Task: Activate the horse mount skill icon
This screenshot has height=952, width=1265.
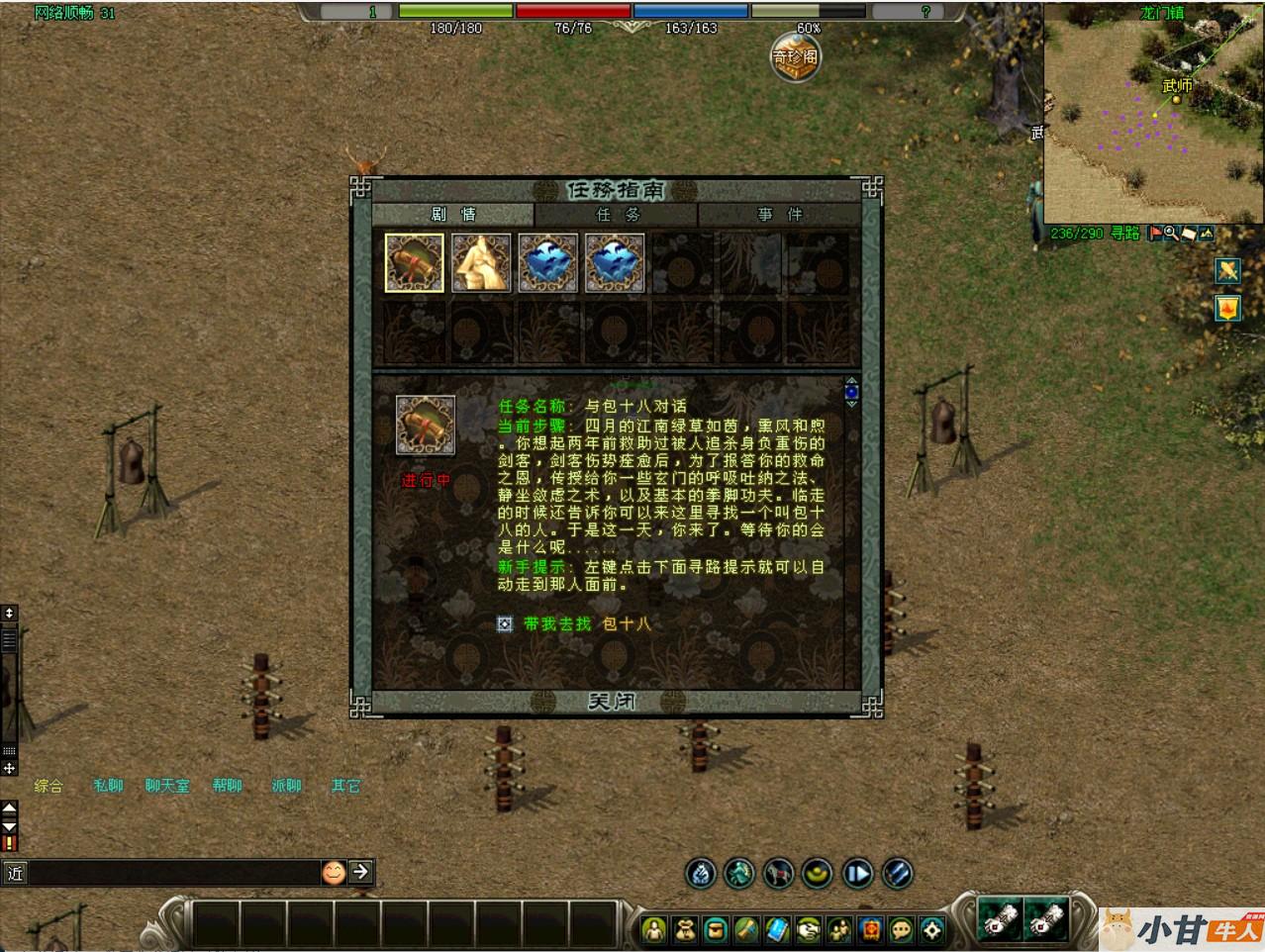Action: pyautogui.click(x=778, y=874)
